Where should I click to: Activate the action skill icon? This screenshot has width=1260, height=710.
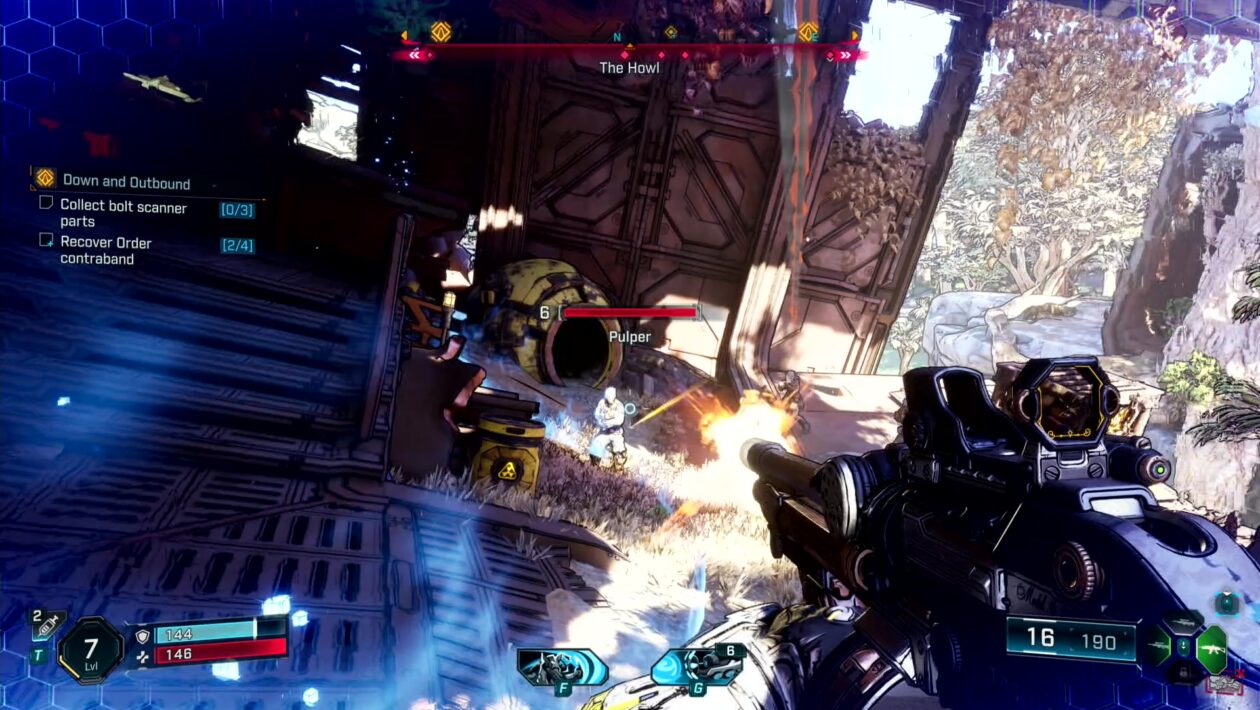(561, 666)
